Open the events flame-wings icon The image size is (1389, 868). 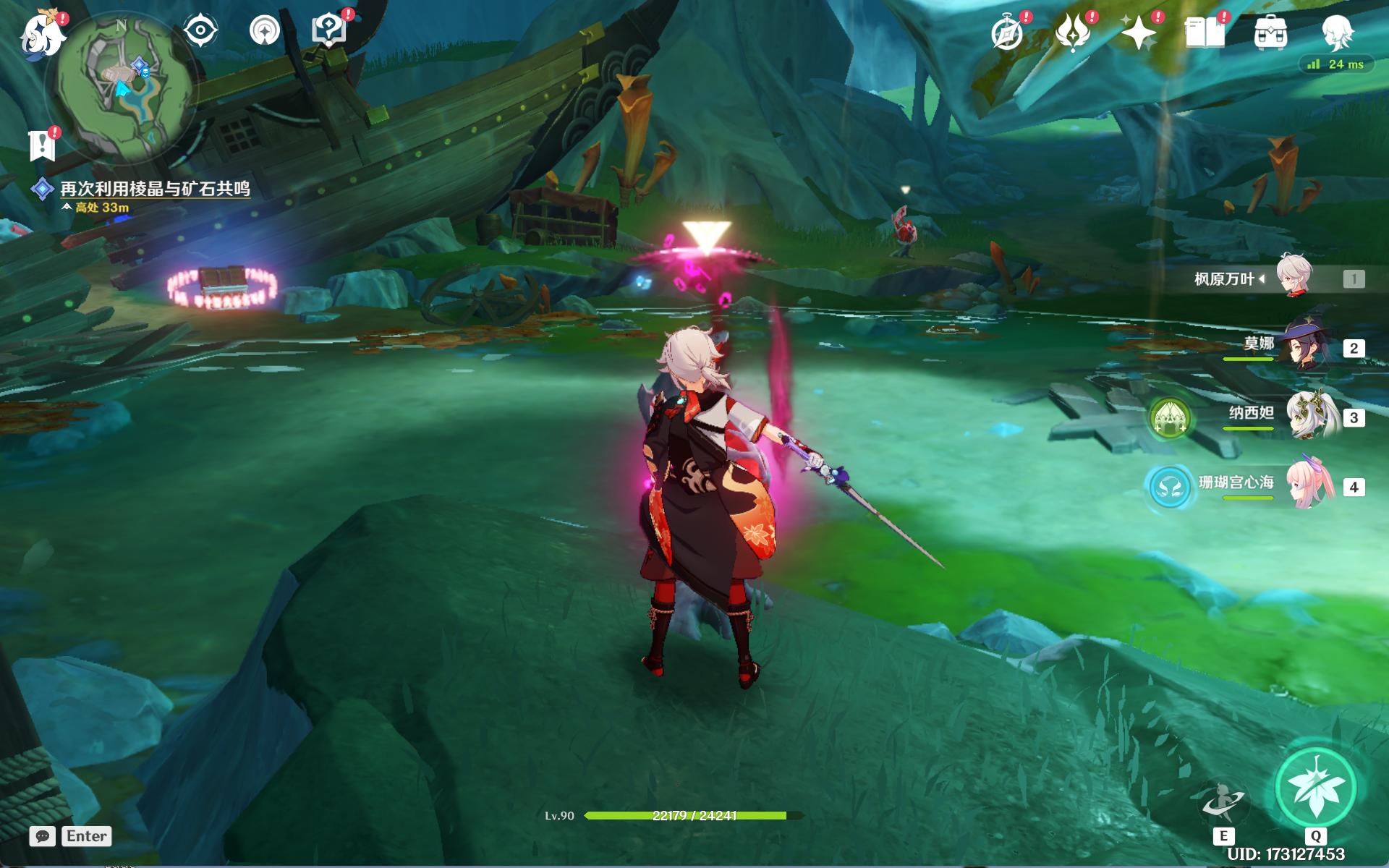tap(1073, 33)
